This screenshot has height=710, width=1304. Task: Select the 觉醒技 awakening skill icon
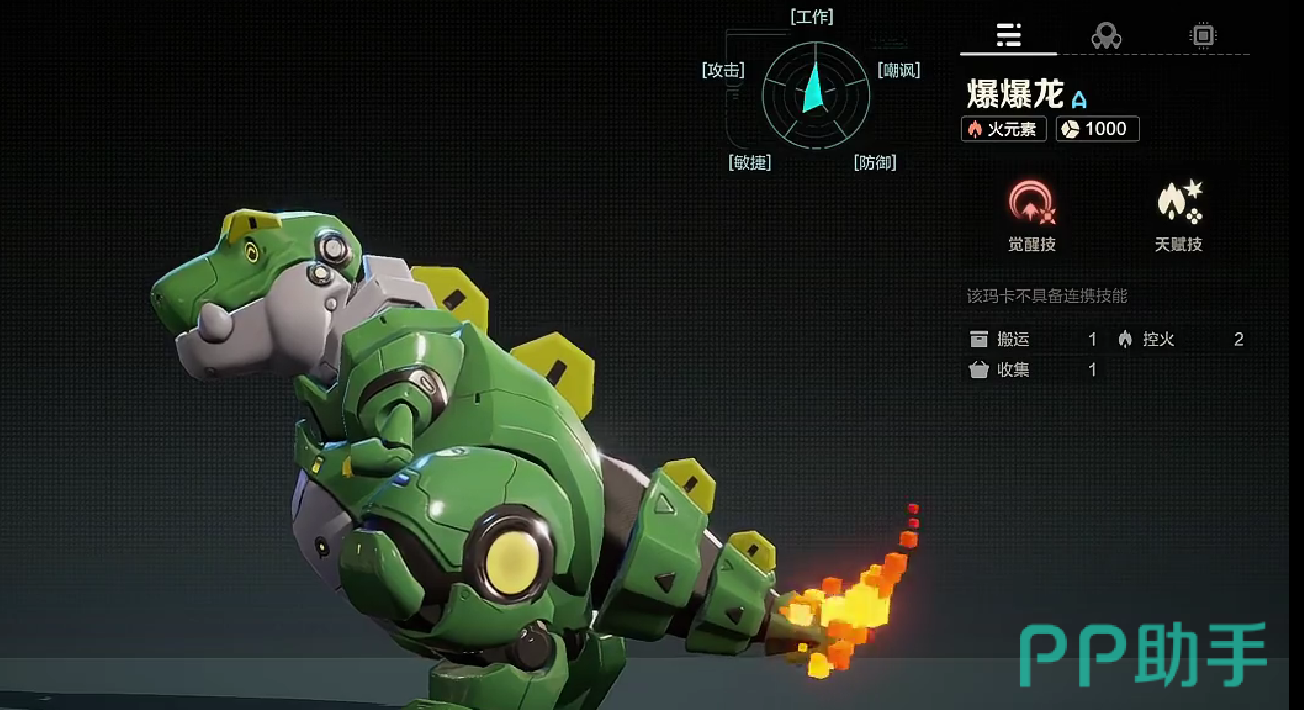click(x=1031, y=204)
